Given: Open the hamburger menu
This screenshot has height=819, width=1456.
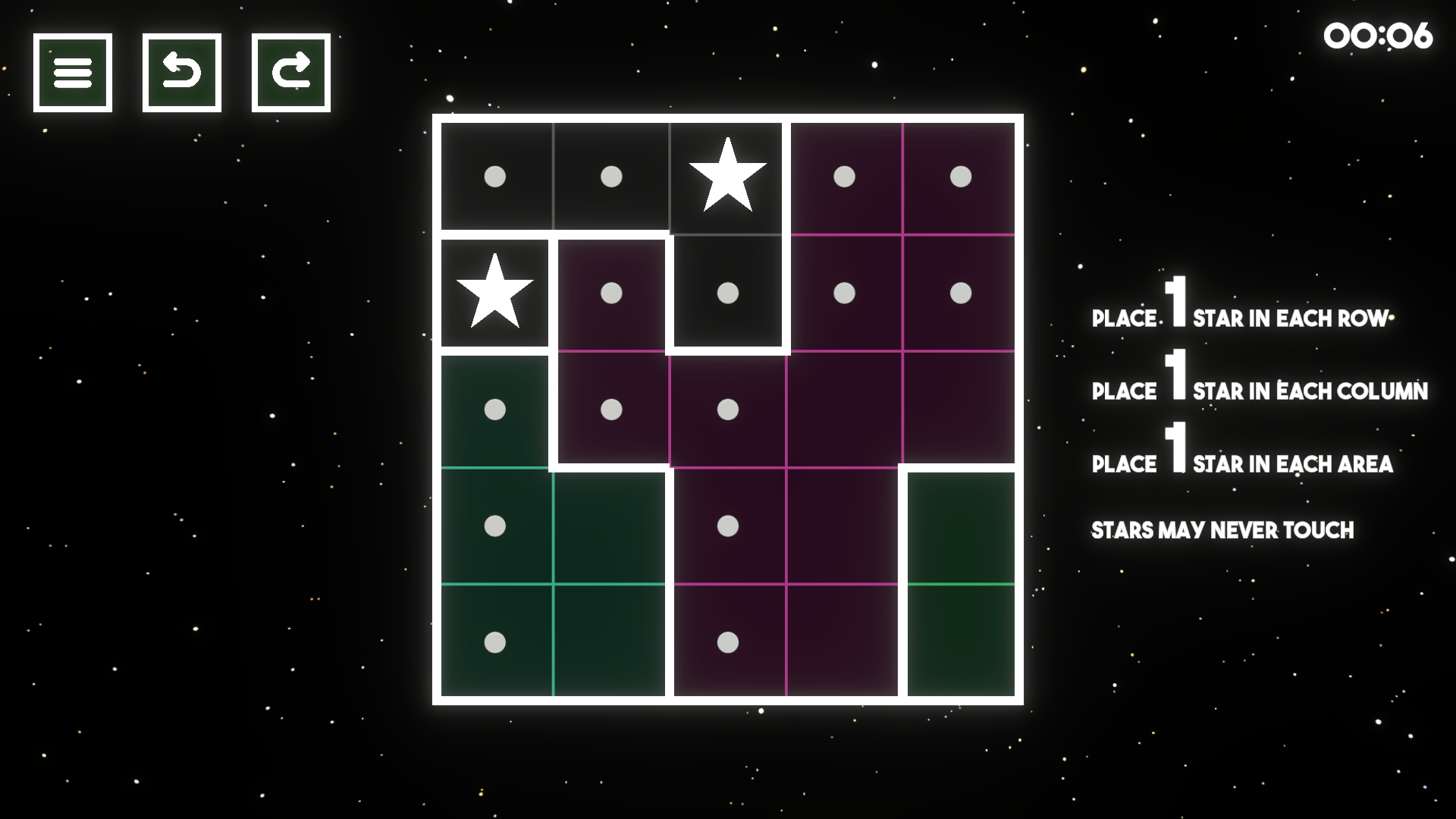Looking at the screenshot, I should pyautogui.click(x=72, y=72).
